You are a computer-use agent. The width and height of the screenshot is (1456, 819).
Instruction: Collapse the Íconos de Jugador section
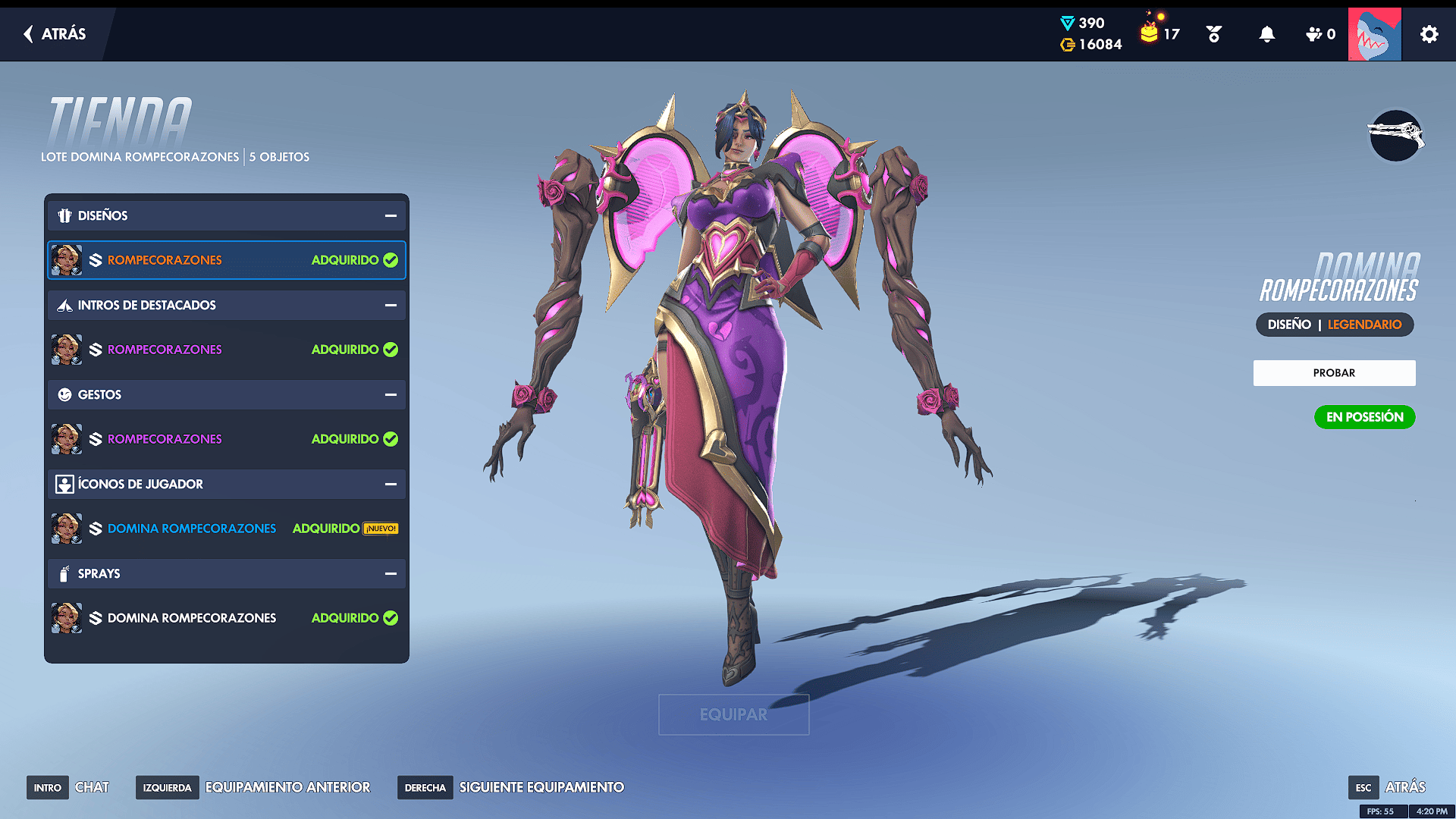pyautogui.click(x=391, y=485)
